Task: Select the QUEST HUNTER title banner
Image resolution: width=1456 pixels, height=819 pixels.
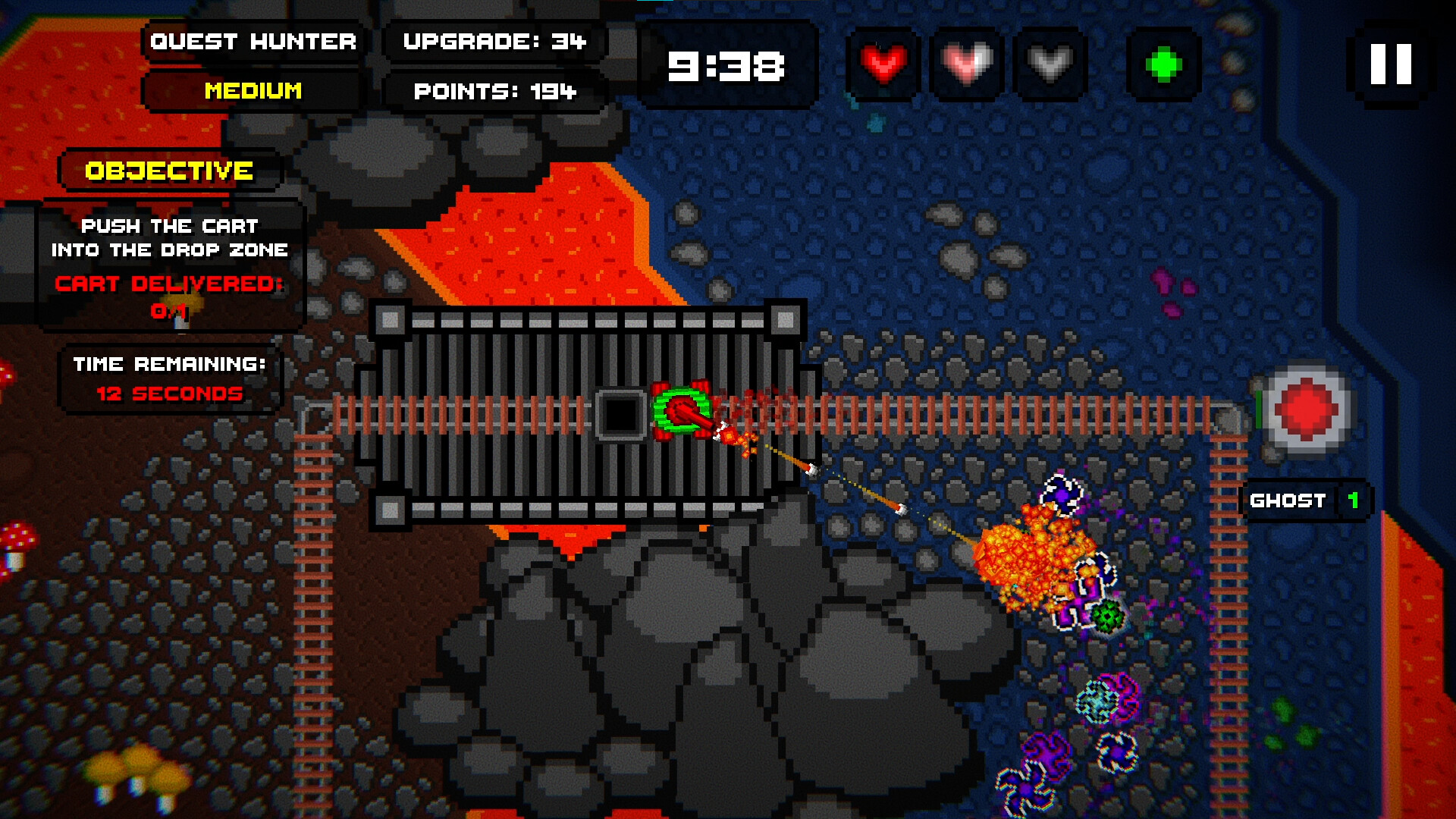Action: (x=254, y=42)
